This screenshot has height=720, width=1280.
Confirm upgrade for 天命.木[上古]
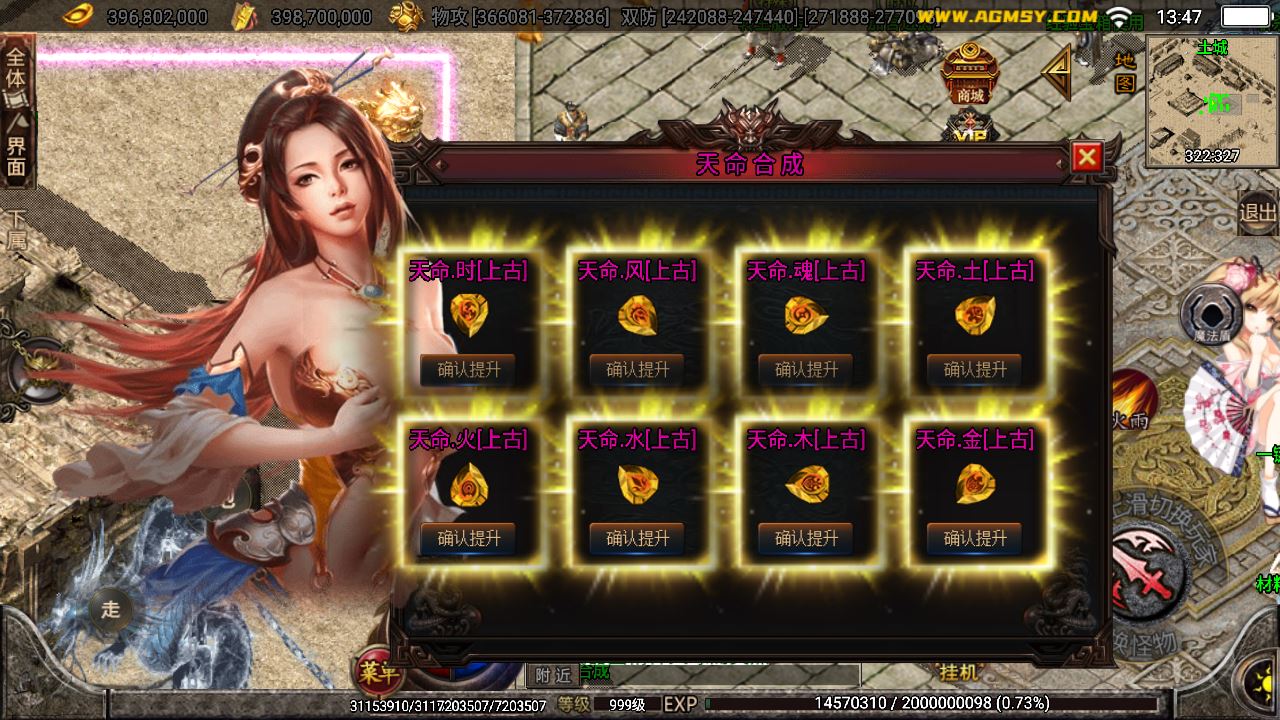(806, 538)
